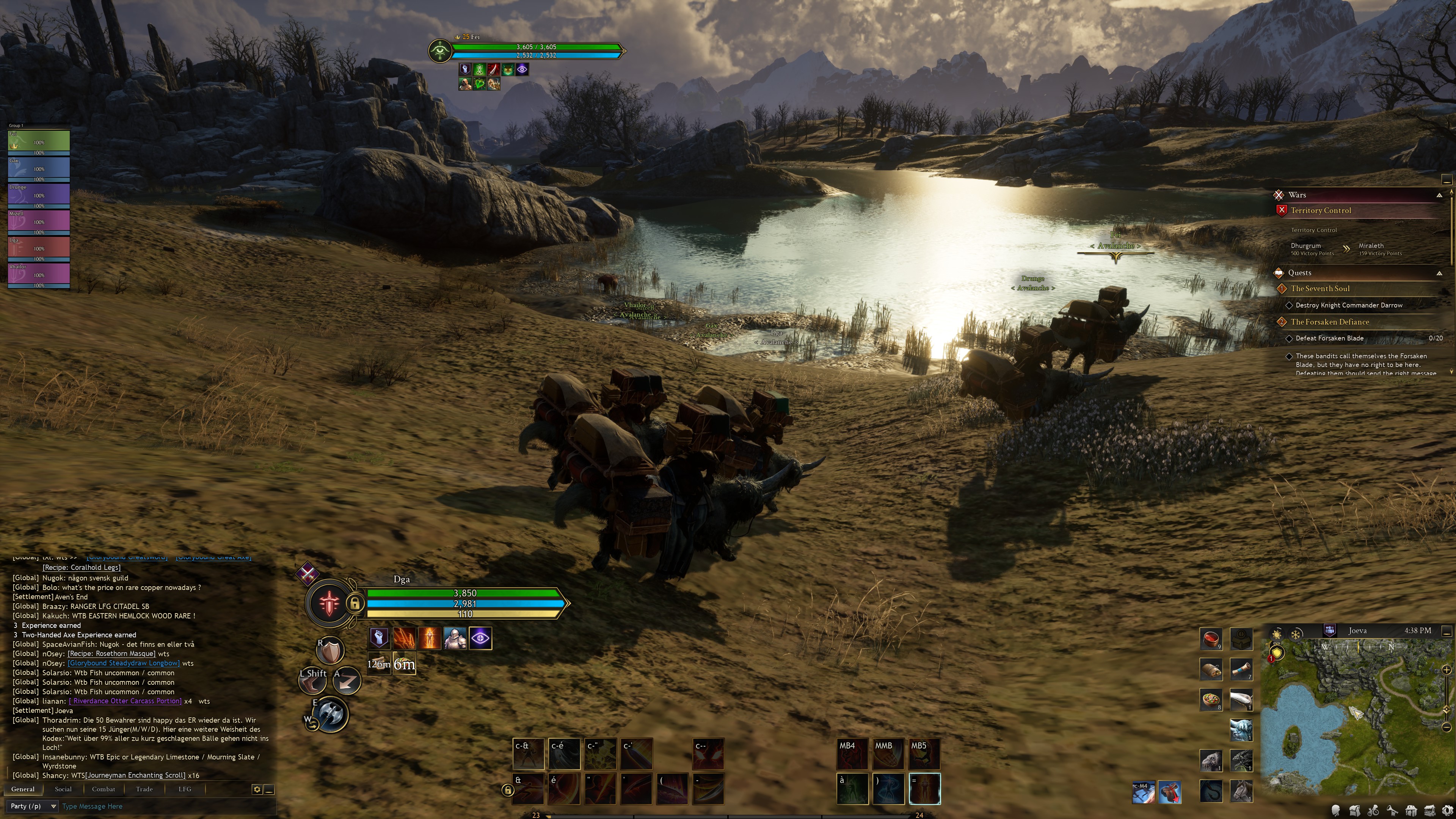Open the settings gear in the menu bar

1448,811
